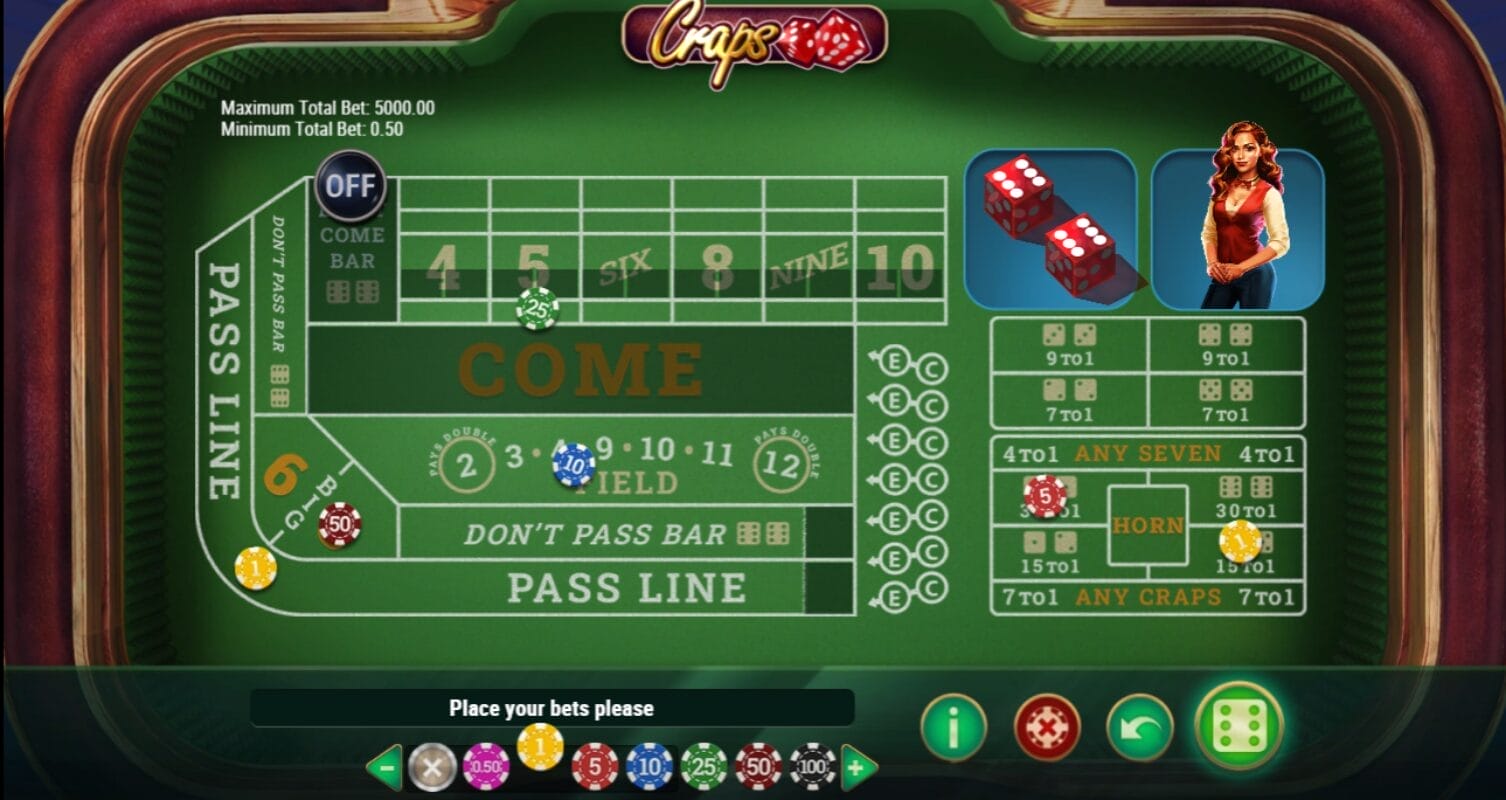The image size is (1506, 800).
Task: Clear all bets with red X button
Action: [1047, 727]
